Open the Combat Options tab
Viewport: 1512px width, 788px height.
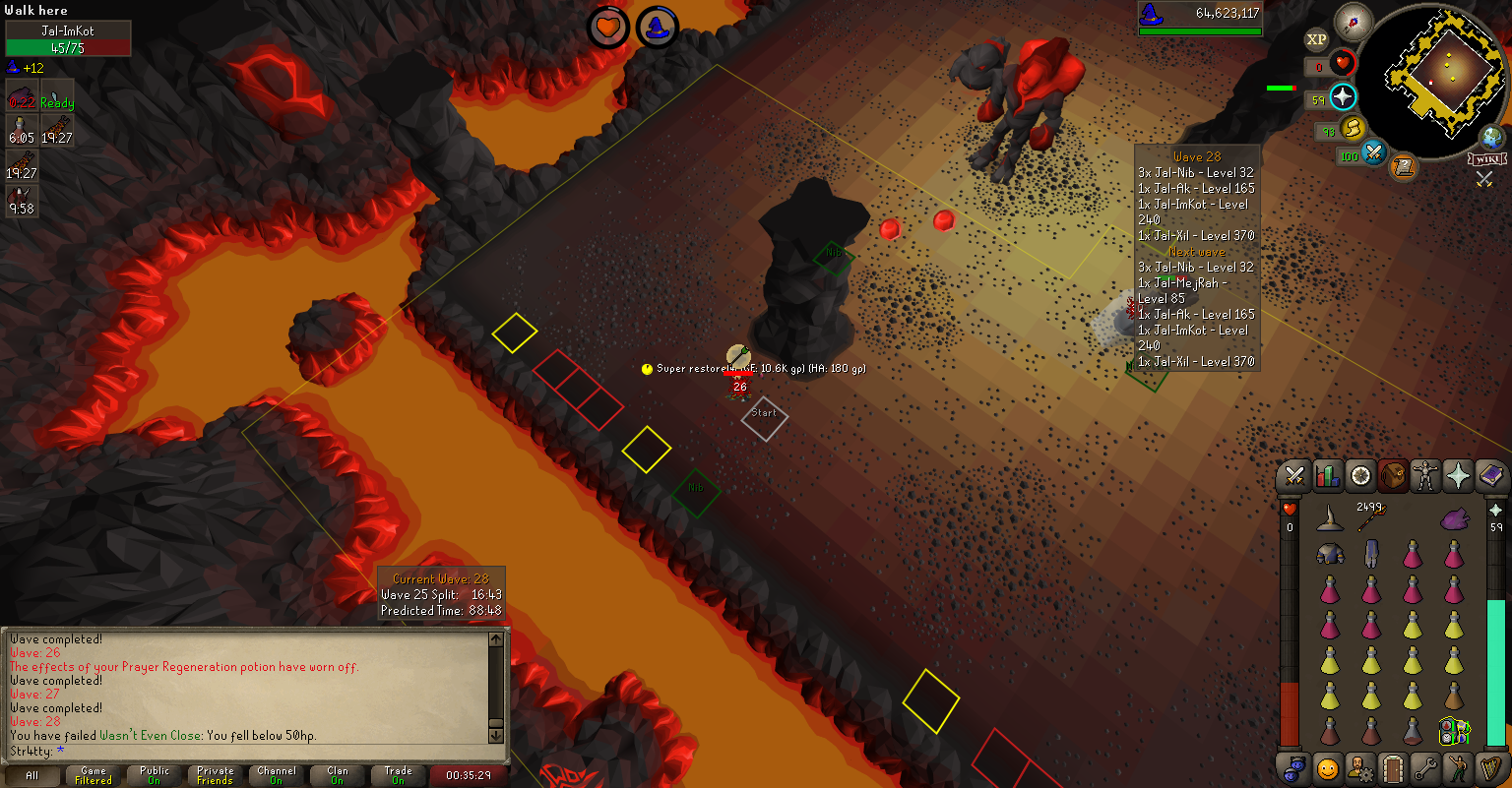coord(1295,477)
